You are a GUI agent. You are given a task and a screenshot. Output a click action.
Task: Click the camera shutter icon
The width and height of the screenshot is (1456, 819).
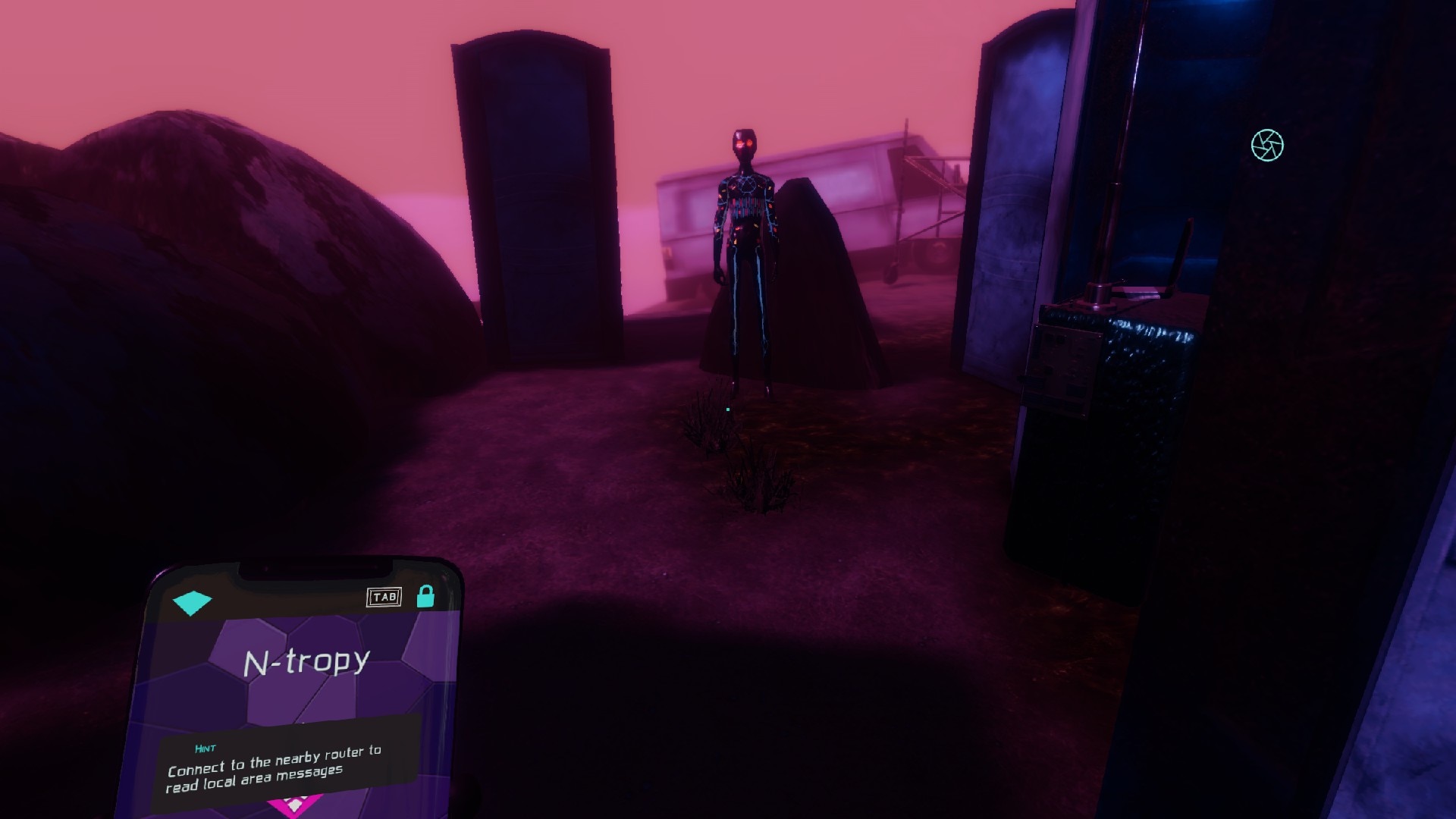pos(1267,146)
